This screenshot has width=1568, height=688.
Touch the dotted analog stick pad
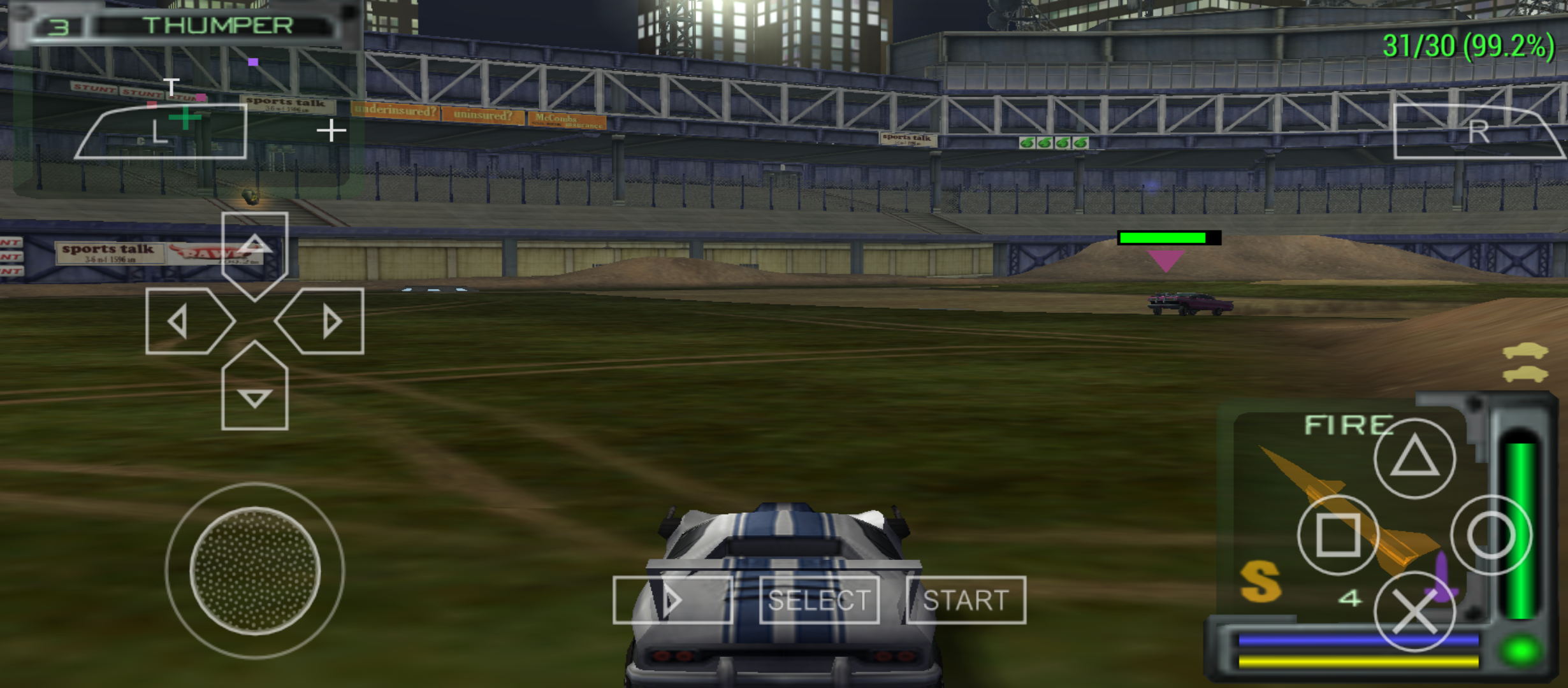point(255,571)
